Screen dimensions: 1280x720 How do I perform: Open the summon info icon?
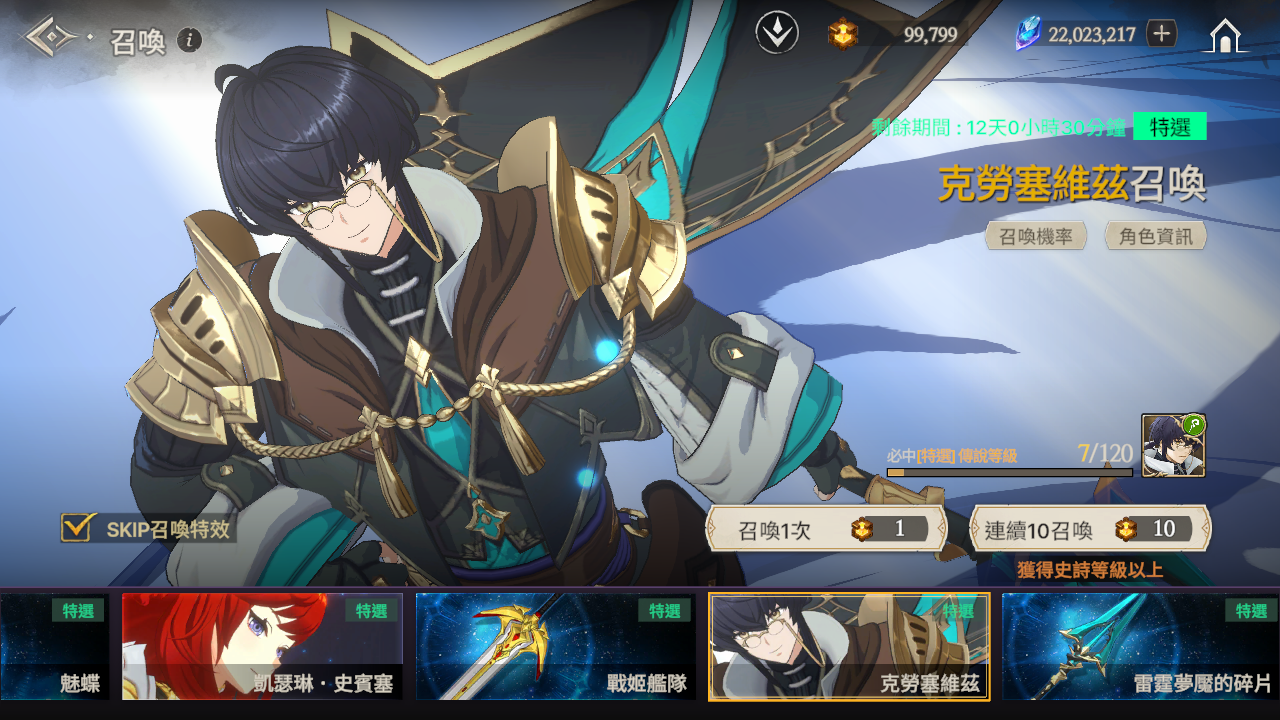(190, 40)
